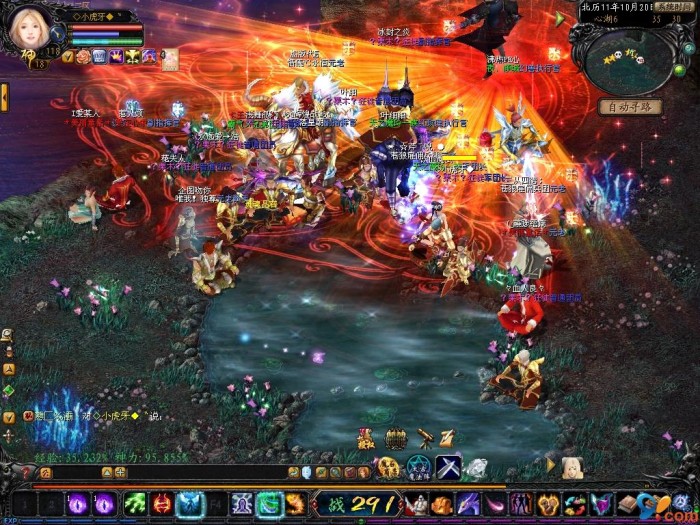Open the treasure chest icon above the hotbar

pos(396,439)
